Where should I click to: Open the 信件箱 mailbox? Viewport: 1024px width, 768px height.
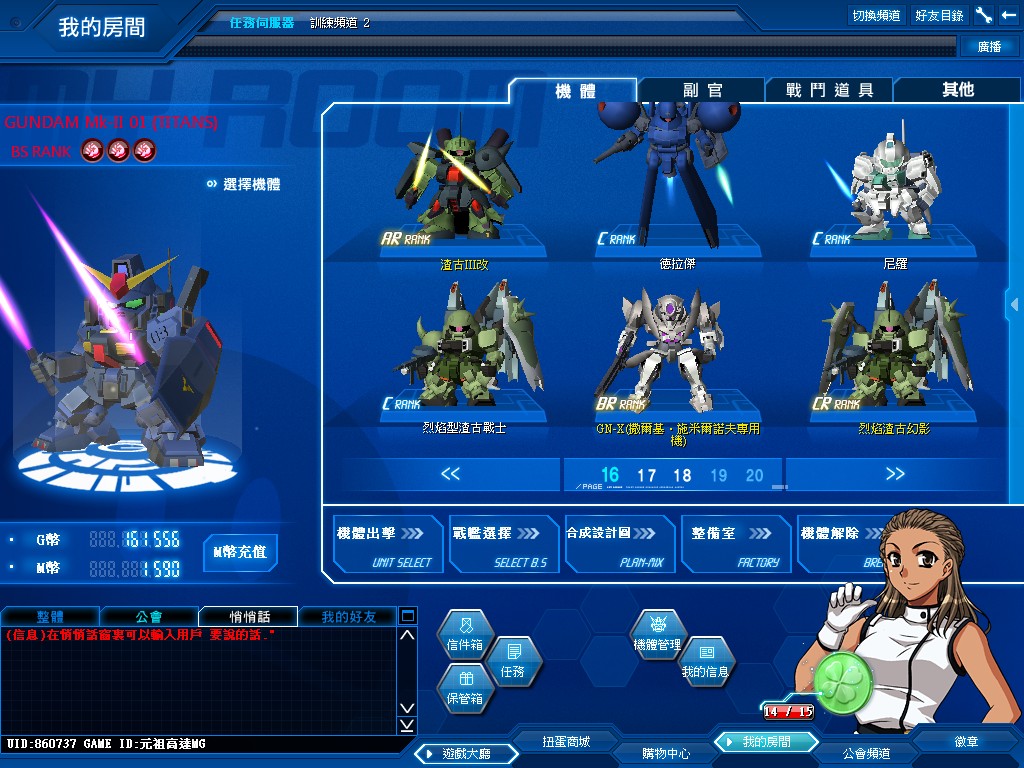point(465,637)
